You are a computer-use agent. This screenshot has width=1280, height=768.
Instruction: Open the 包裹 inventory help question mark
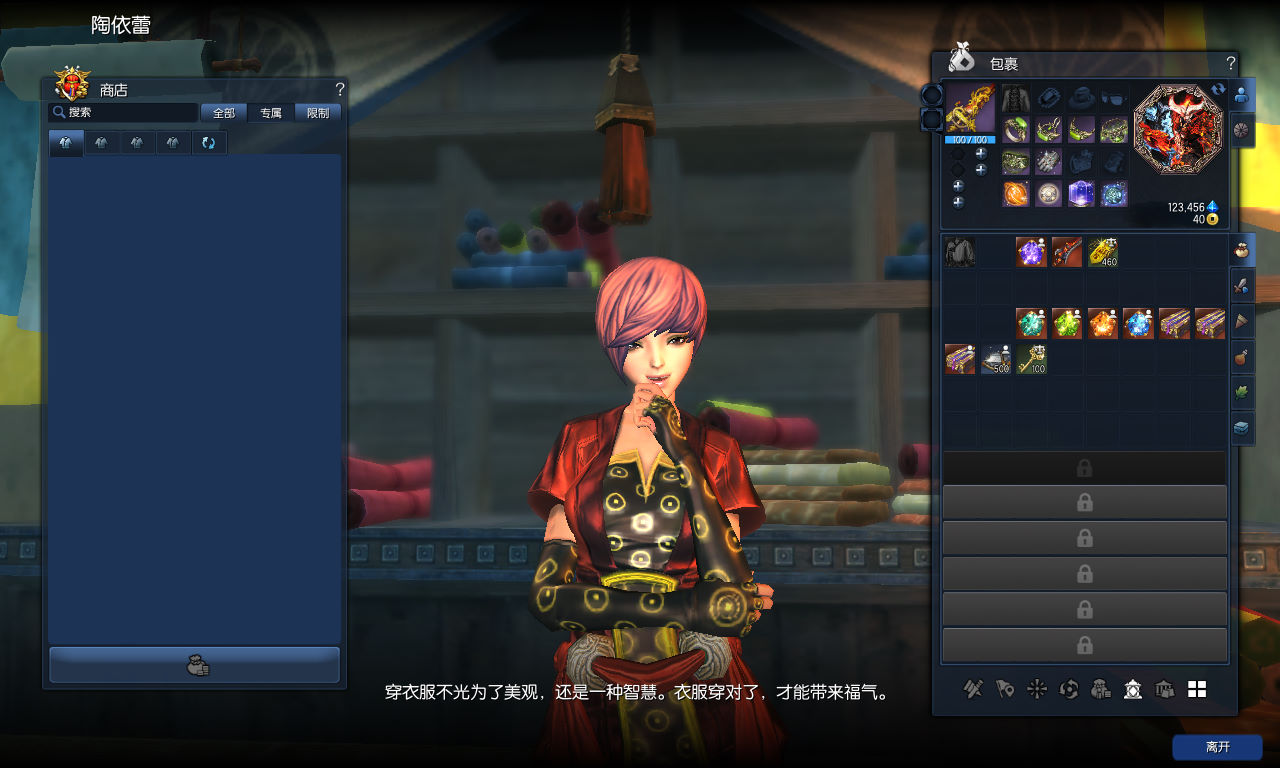click(1231, 62)
